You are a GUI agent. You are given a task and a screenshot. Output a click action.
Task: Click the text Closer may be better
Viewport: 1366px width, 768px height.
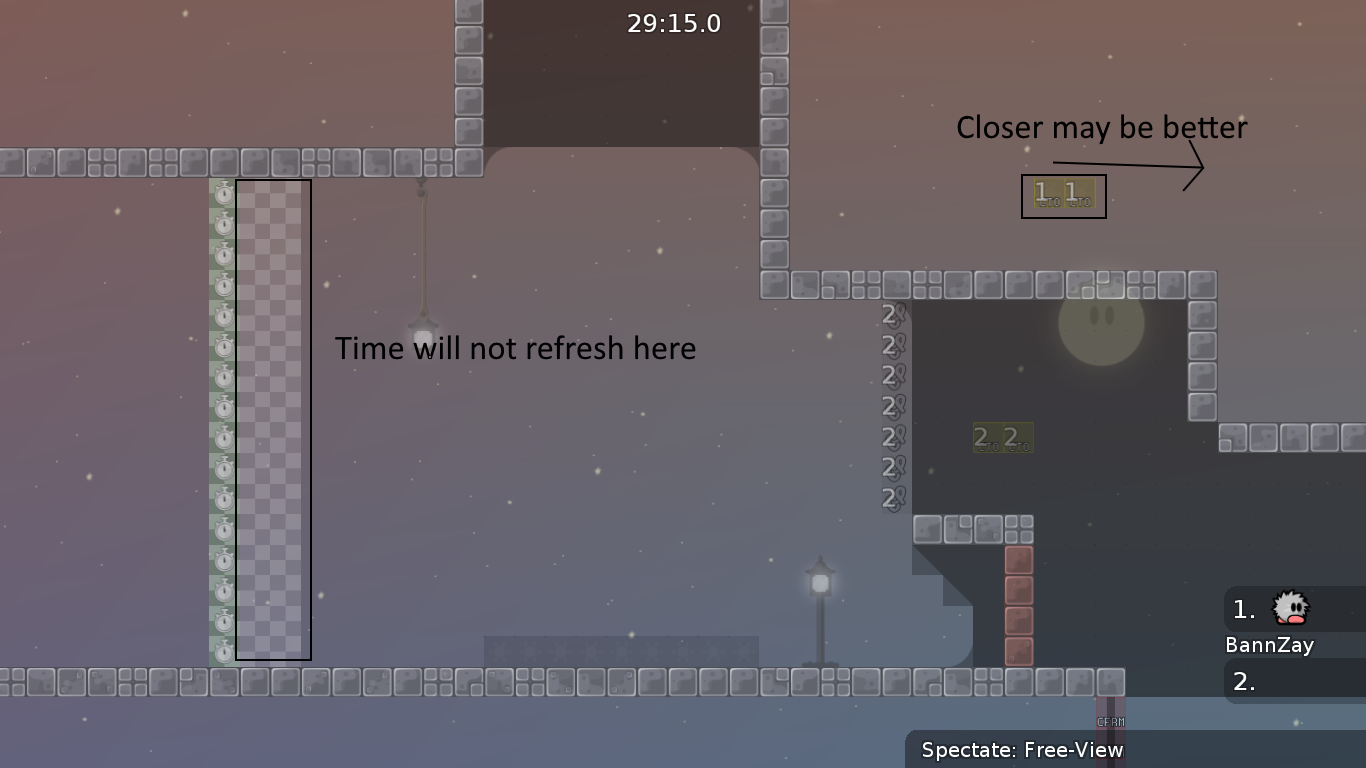tap(1102, 127)
